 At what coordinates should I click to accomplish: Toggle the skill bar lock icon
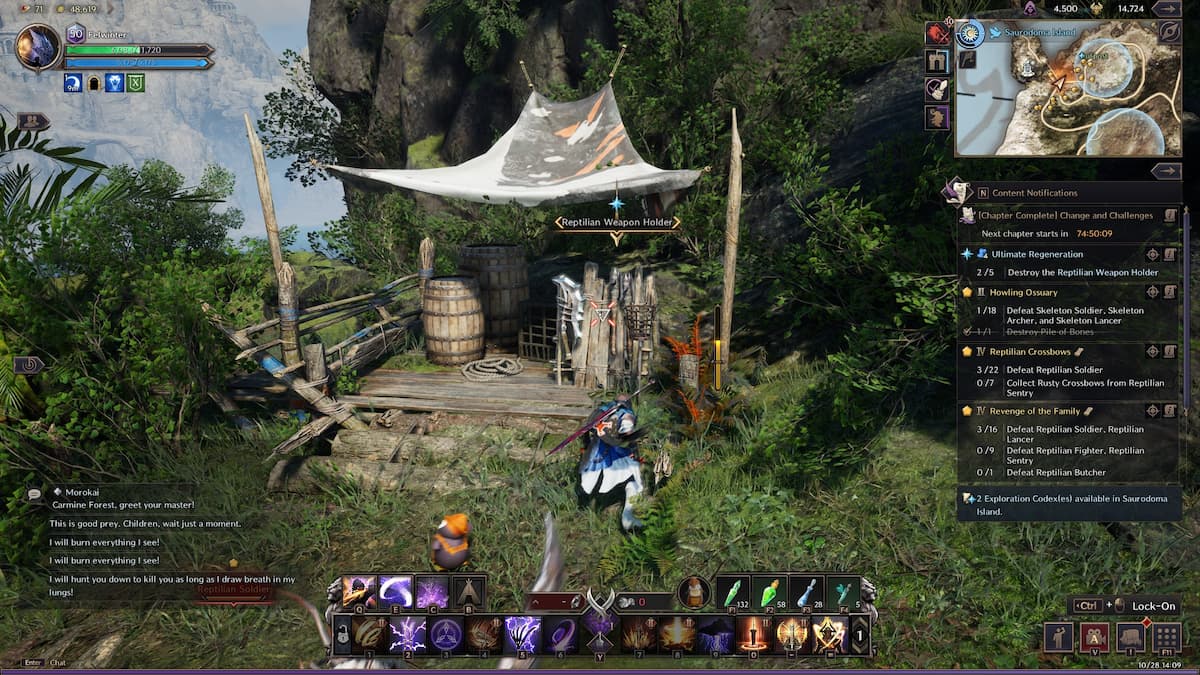343,635
